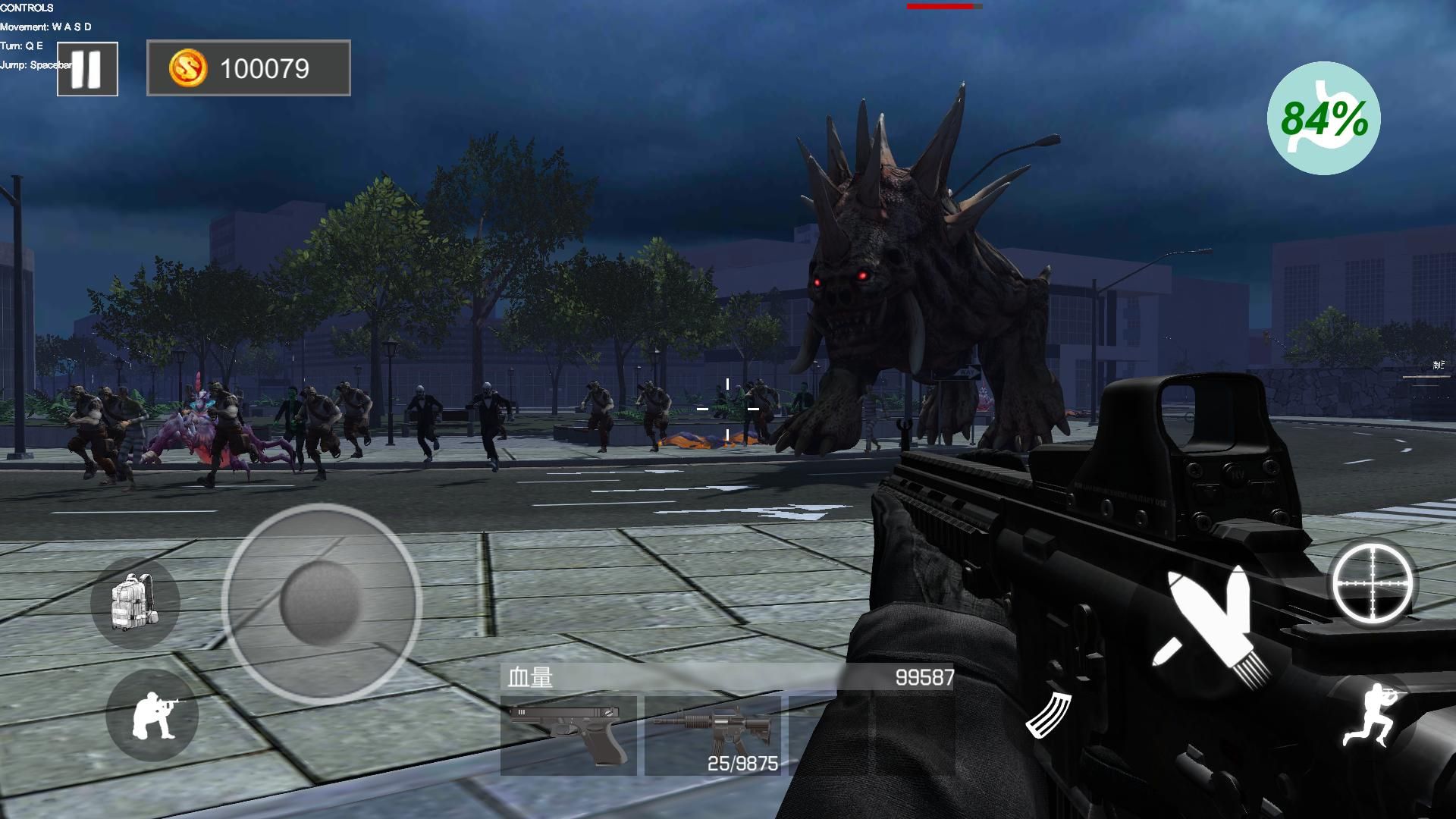Pause the game

pyautogui.click(x=87, y=69)
